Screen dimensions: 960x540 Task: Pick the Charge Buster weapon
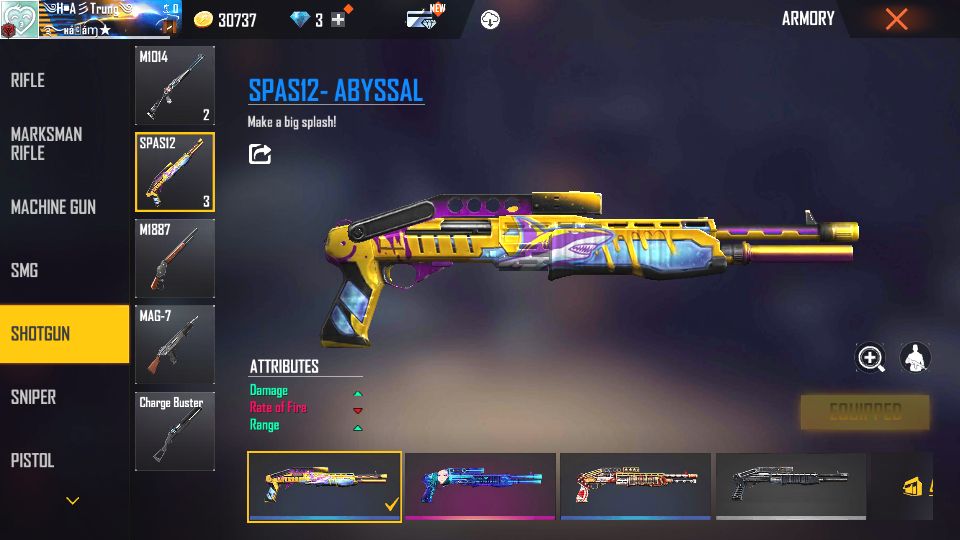[x=175, y=431]
